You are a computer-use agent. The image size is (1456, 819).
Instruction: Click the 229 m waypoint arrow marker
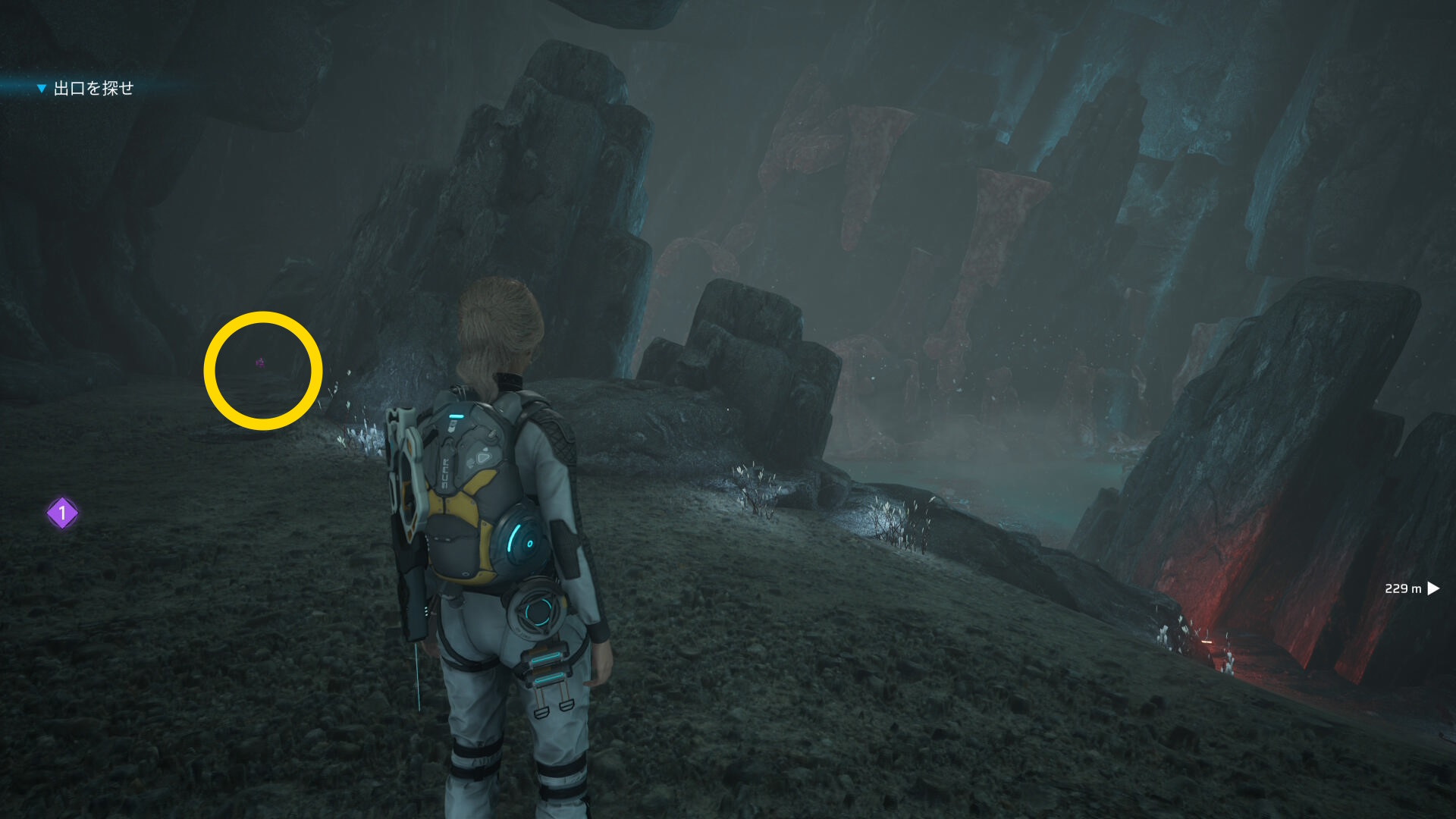[x=1432, y=588]
